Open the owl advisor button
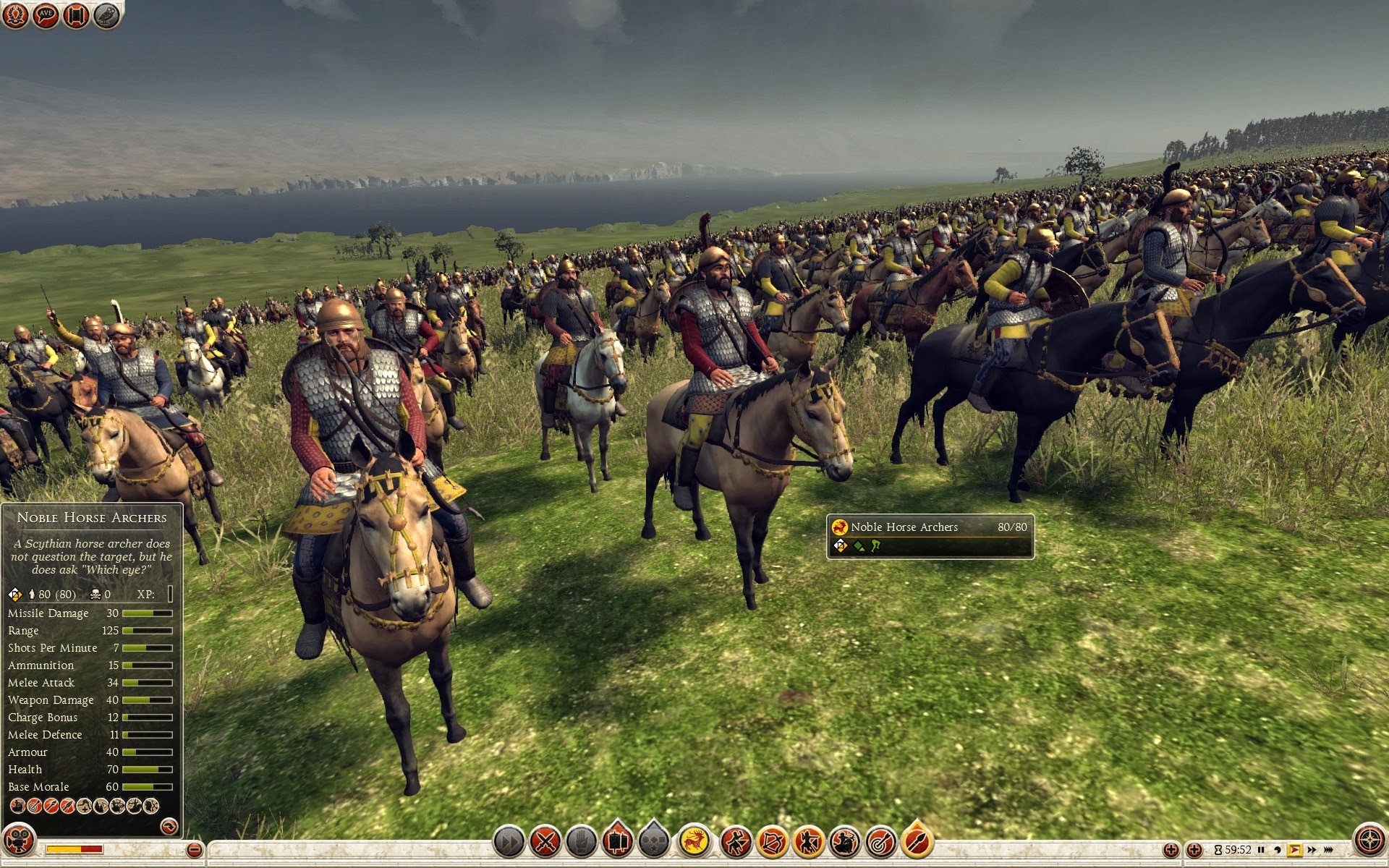 106,15
